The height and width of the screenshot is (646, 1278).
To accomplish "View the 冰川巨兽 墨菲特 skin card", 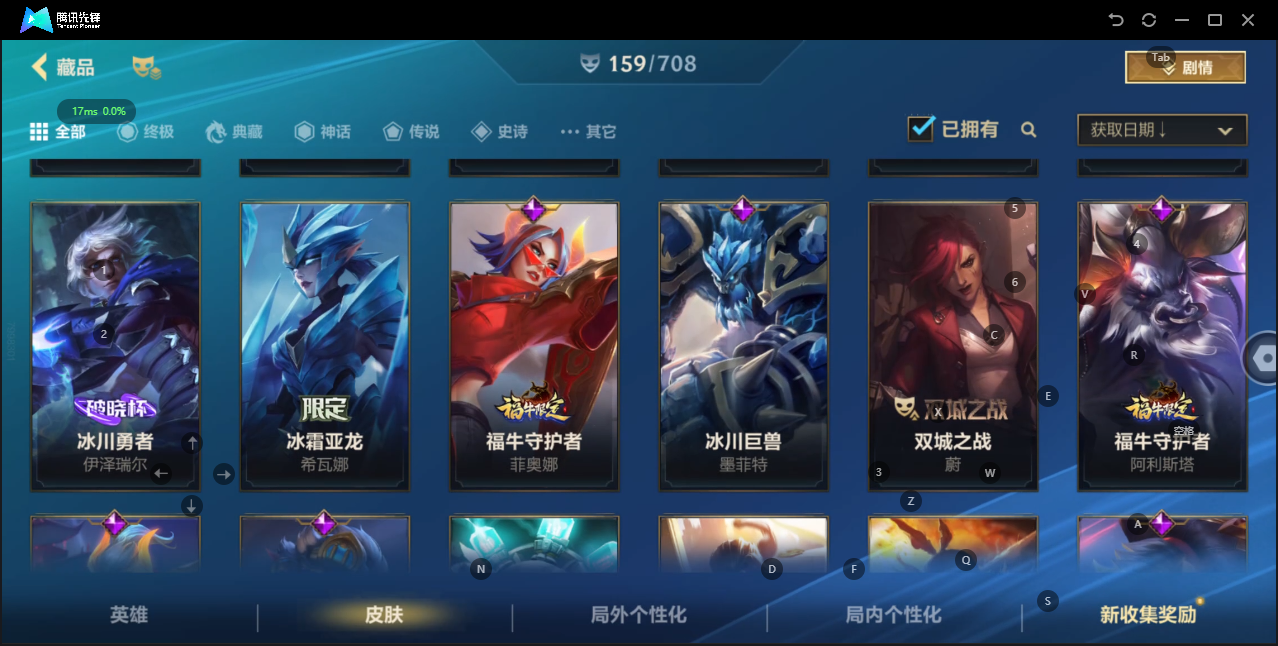I will (x=743, y=345).
